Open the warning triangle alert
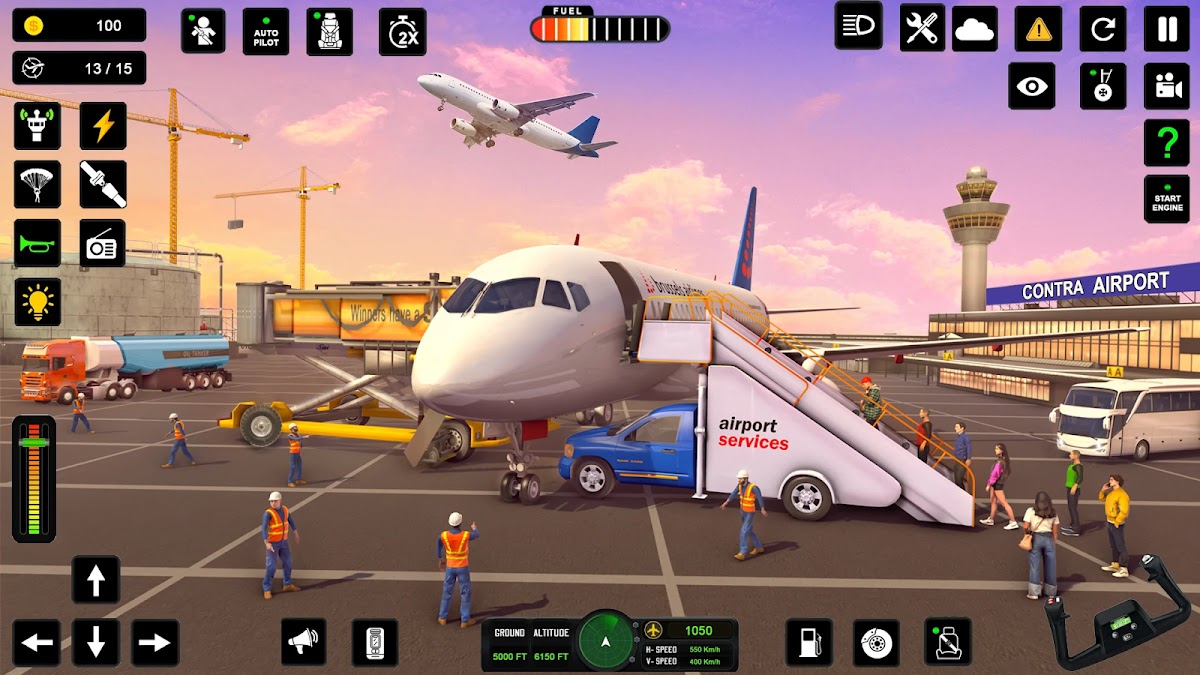Image resolution: width=1200 pixels, height=675 pixels. click(1039, 29)
